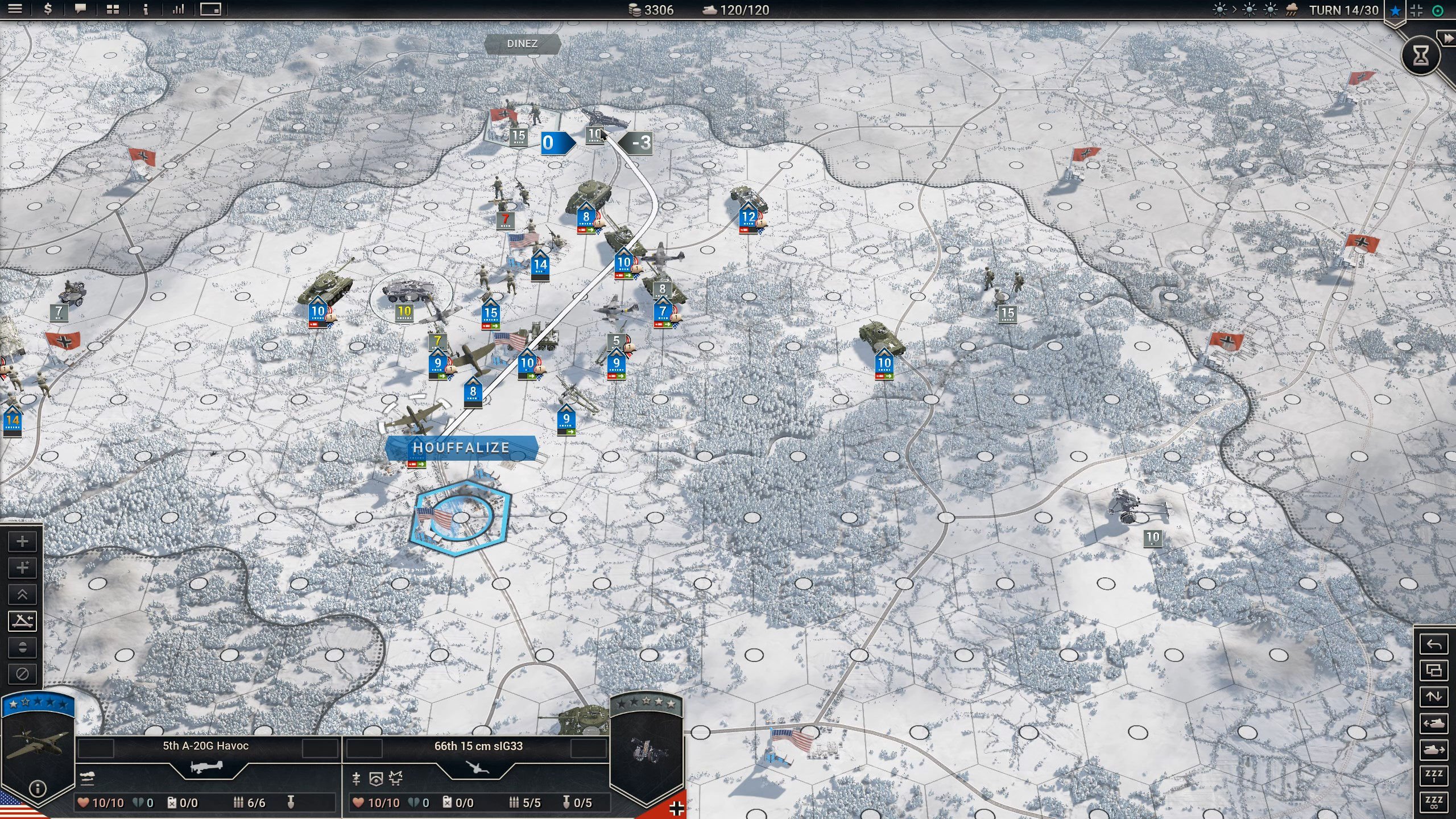Toggle the minimap display button
This screenshot has width=1456, height=819.
(210, 9)
